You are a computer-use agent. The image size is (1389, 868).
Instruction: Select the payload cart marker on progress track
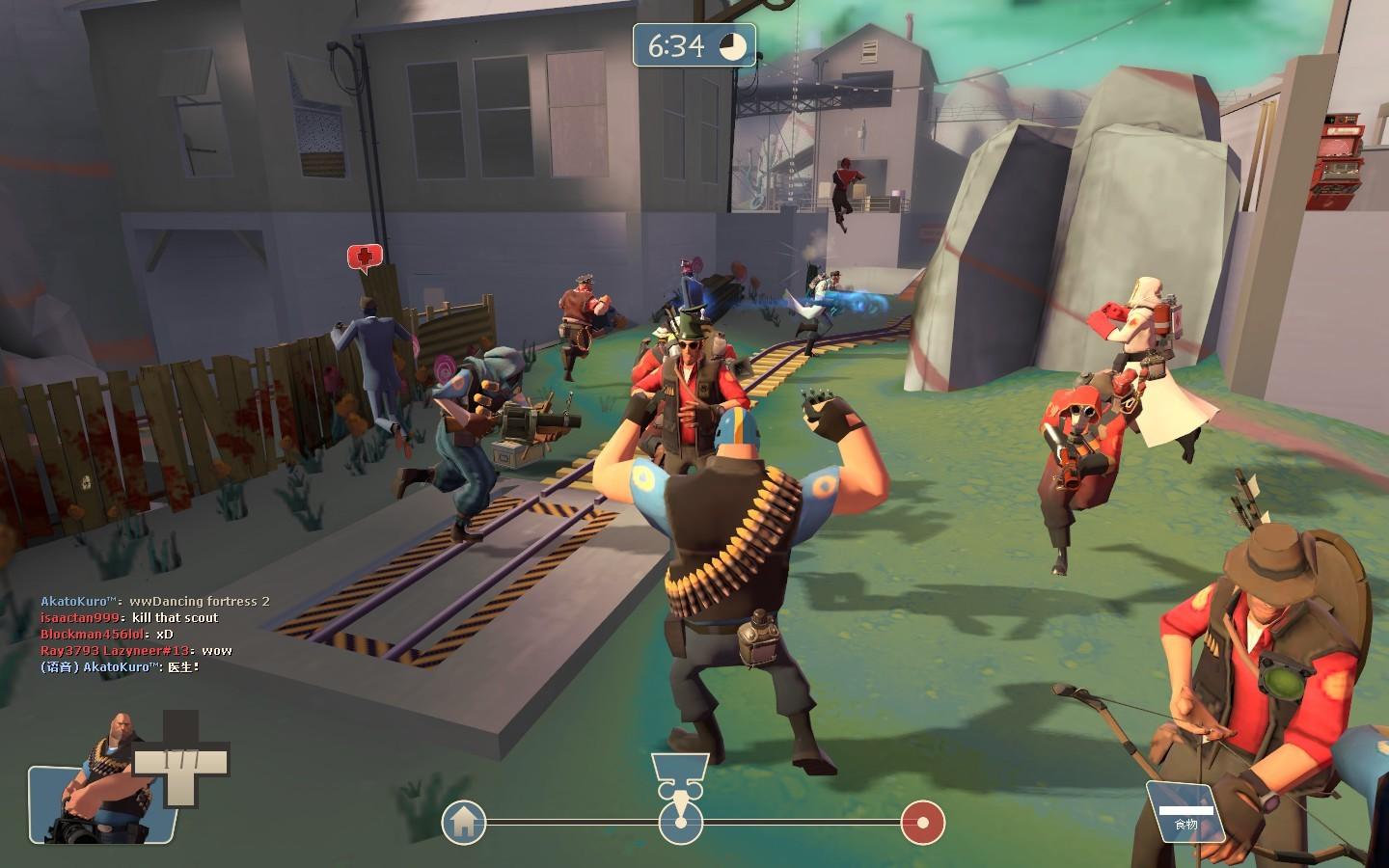pos(681,822)
